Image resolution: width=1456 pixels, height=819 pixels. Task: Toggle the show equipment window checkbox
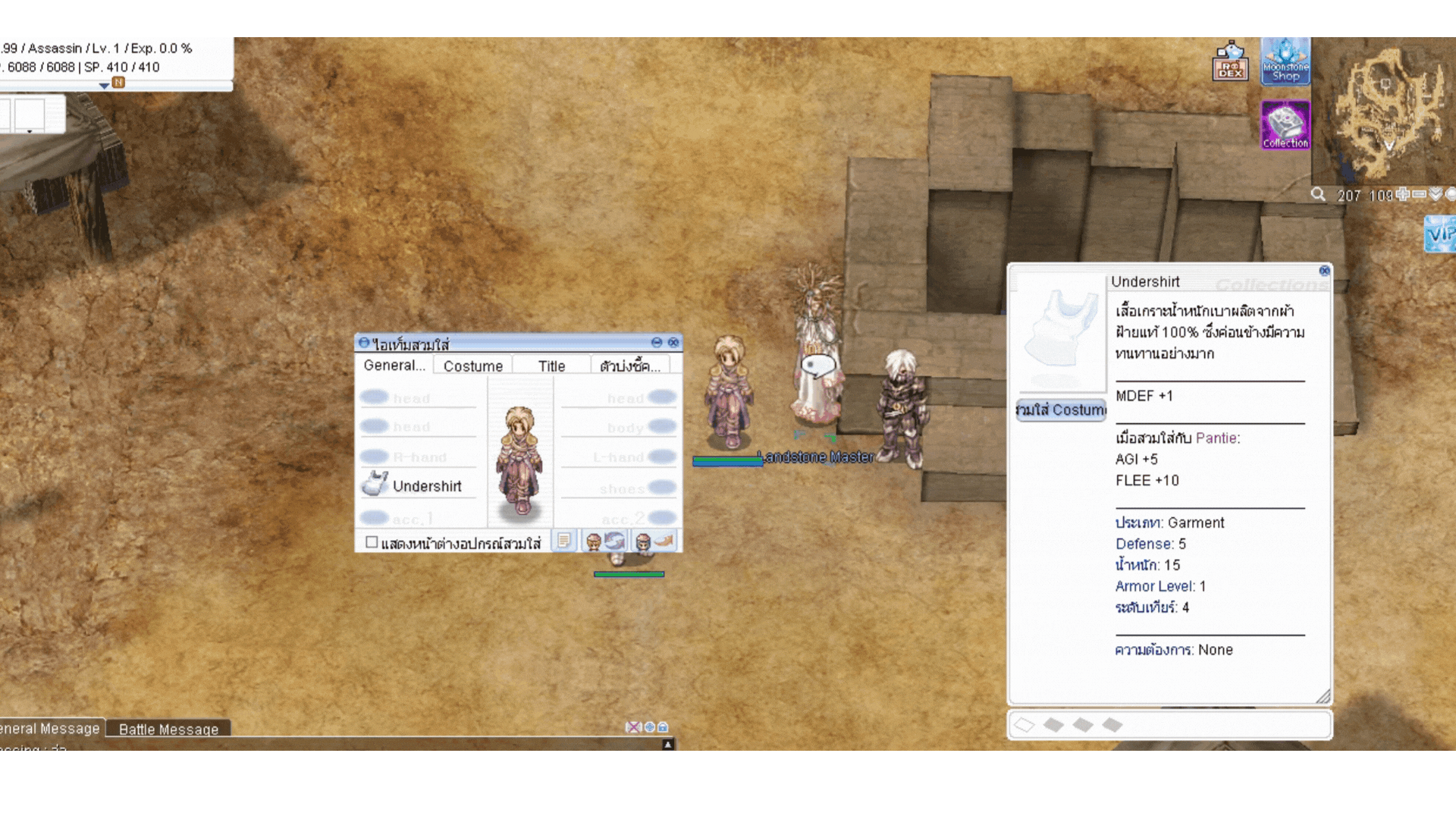(x=372, y=542)
